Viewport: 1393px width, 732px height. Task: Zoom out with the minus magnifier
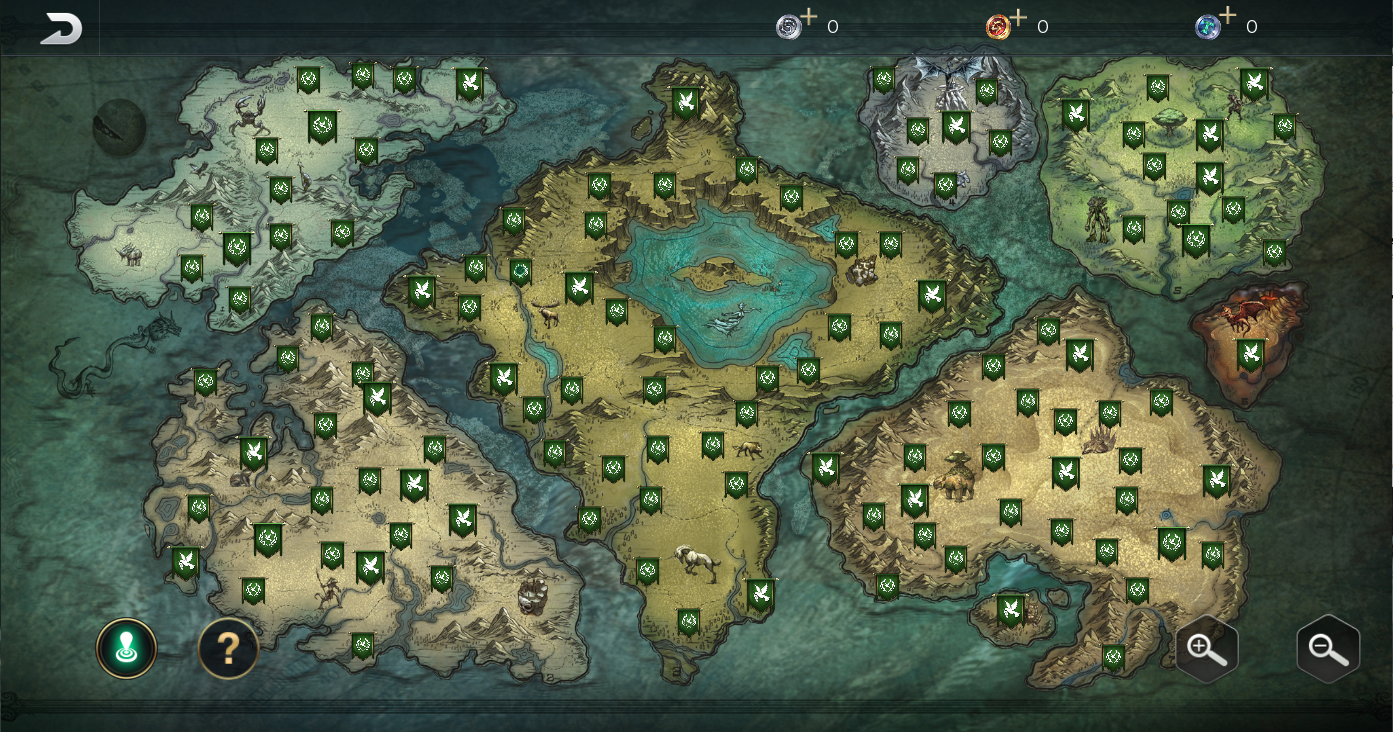[1328, 649]
